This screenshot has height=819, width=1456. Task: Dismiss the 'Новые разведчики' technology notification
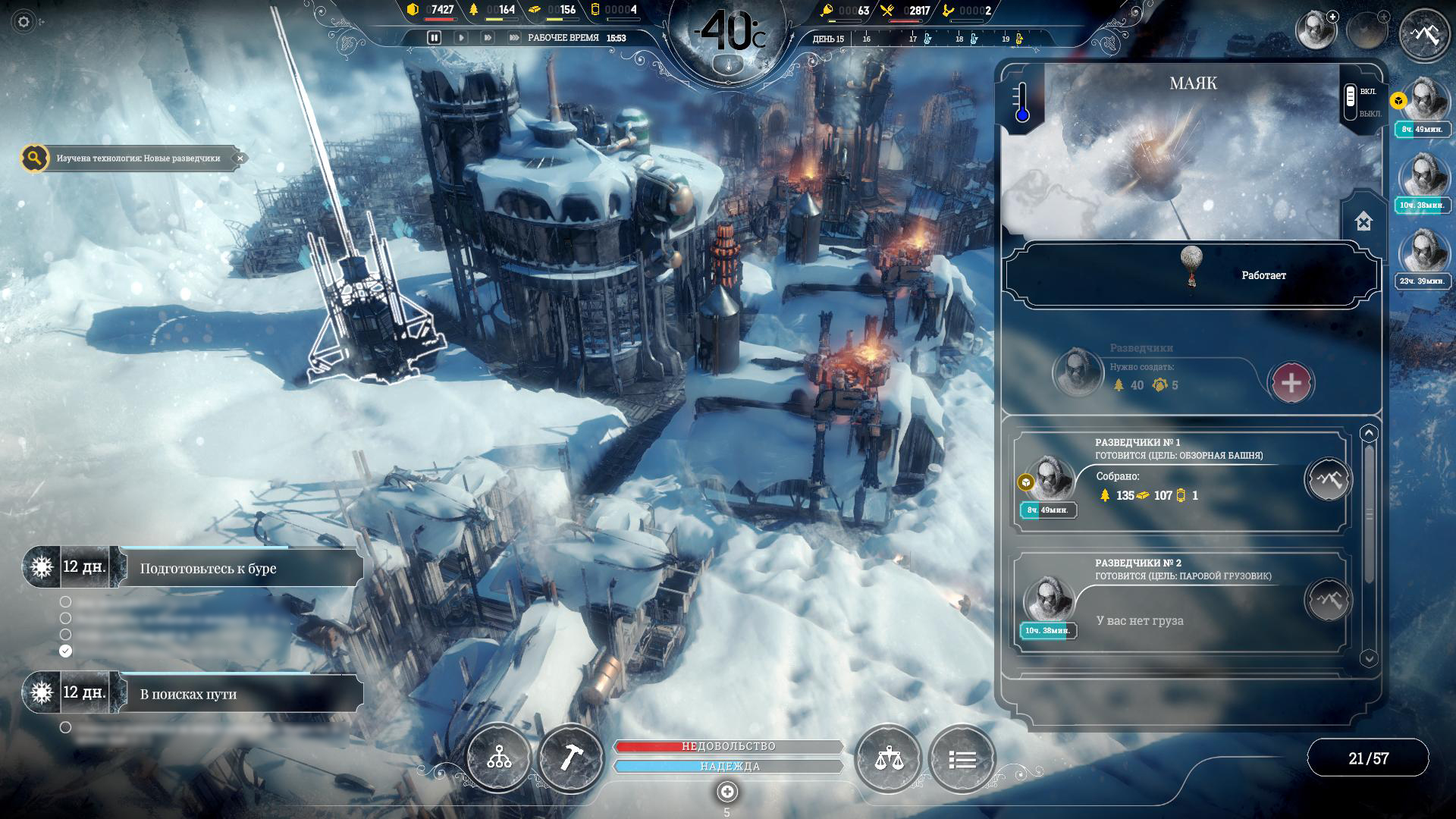240,158
